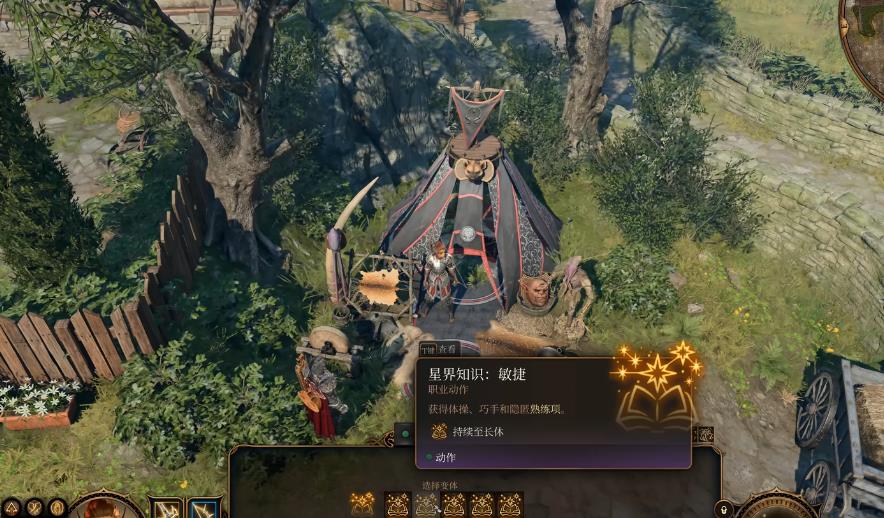Click the unframed glowing Astral Knowledge book icon
Viewport: 884px width, 518px height.
coord(362,504)
